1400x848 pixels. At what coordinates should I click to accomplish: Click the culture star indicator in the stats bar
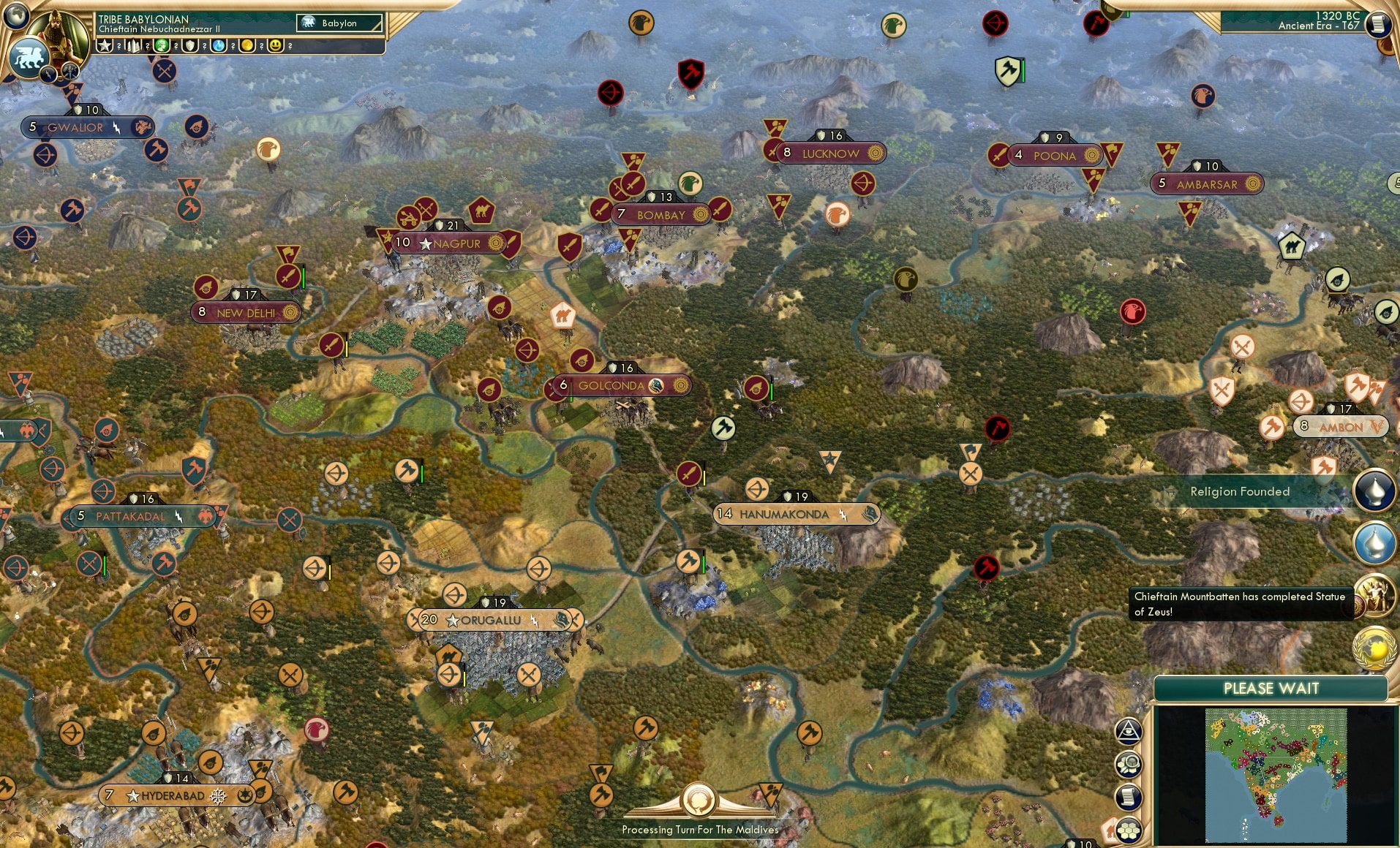point(105,45)
